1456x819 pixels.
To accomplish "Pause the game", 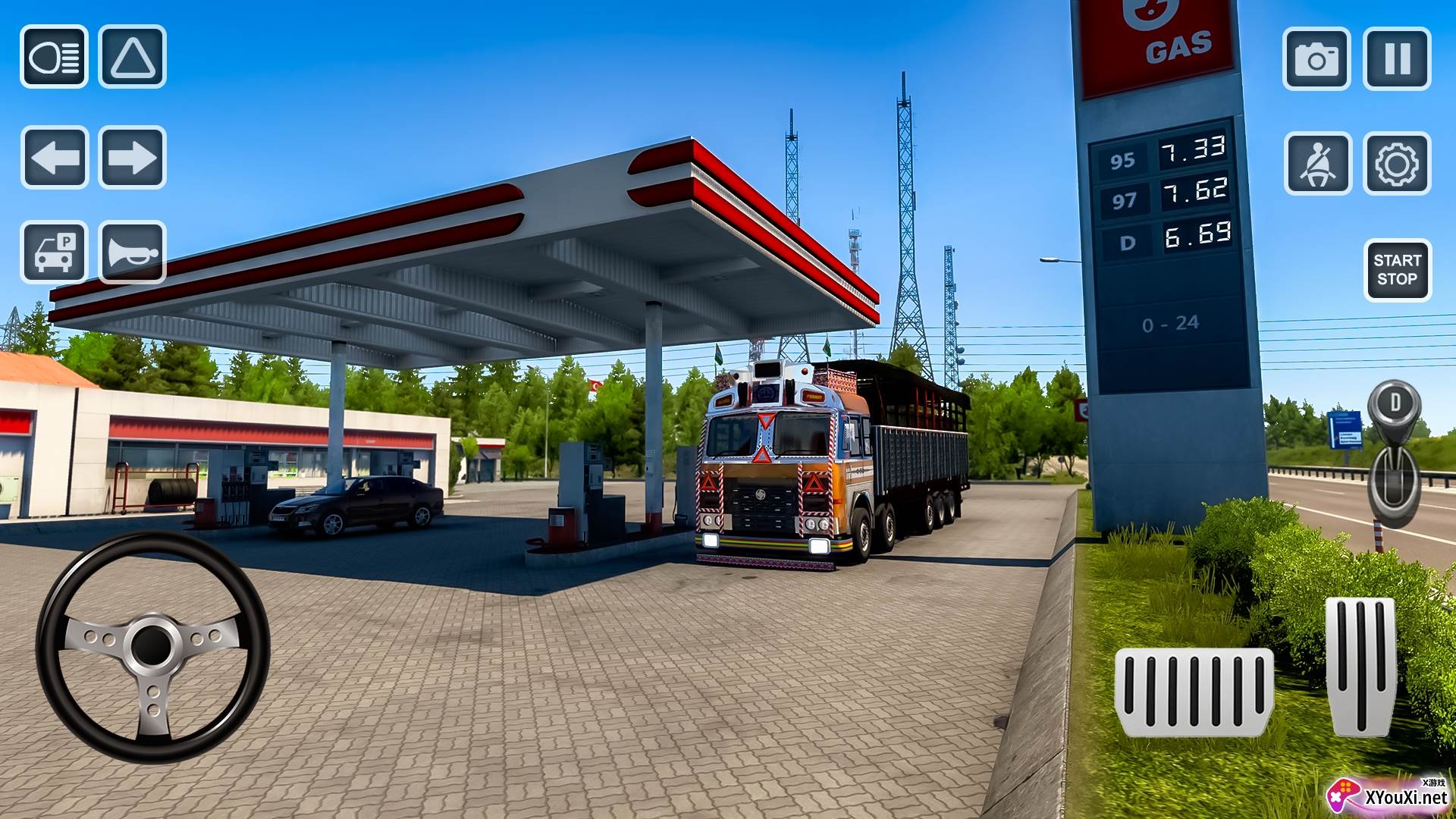I will 1397,59.
